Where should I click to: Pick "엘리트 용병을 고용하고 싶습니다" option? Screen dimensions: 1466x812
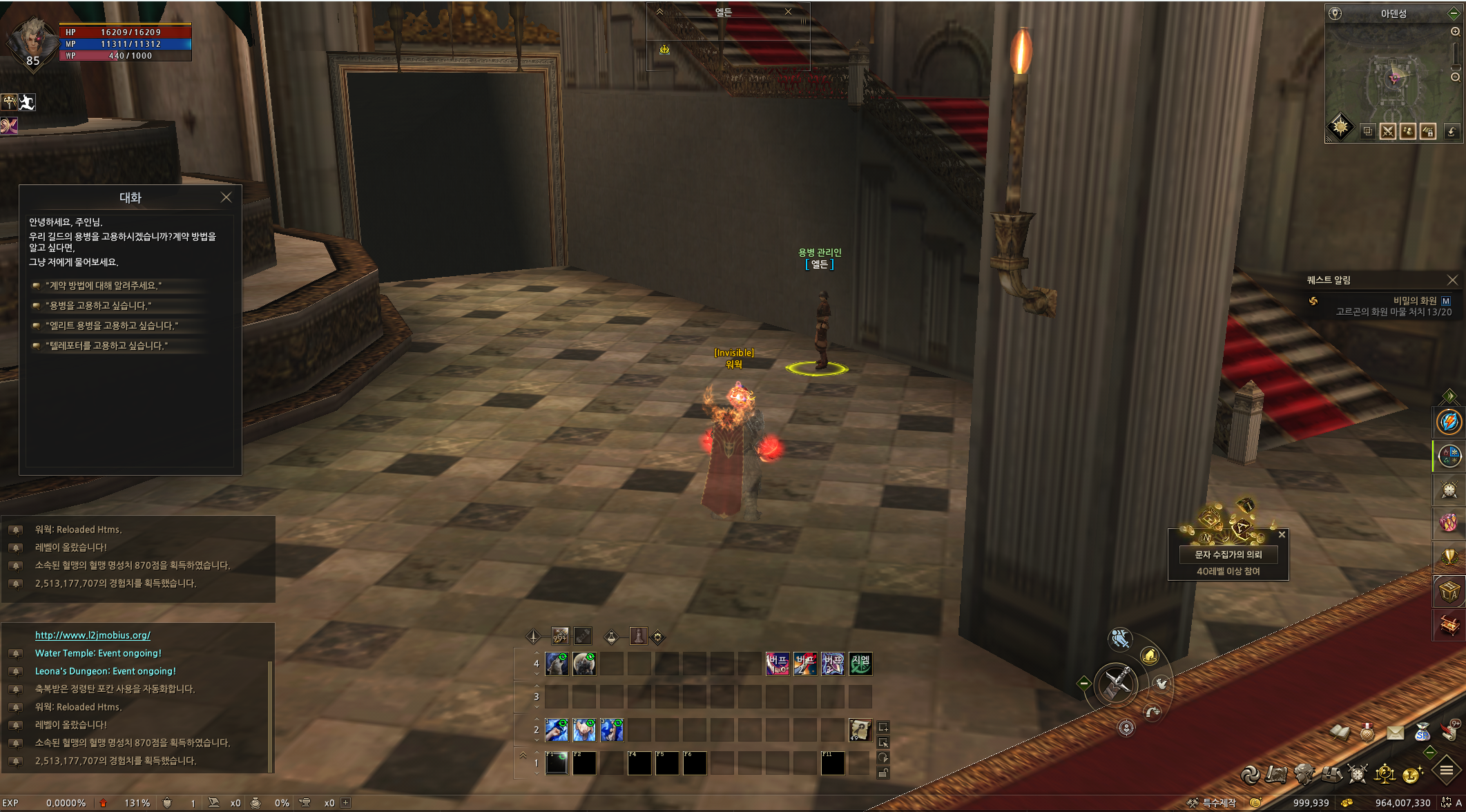[111, 326]
